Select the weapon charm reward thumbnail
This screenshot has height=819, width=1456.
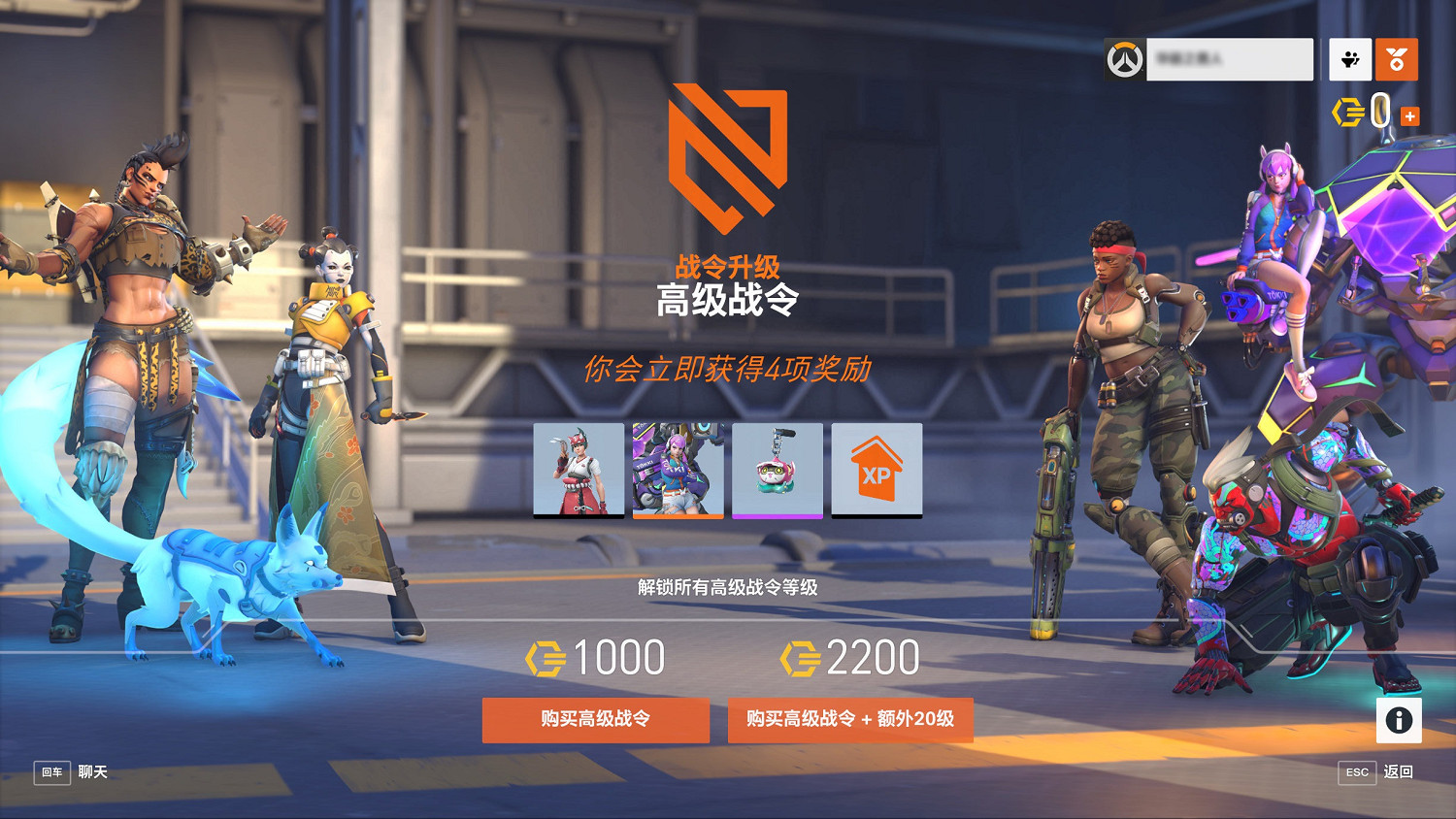(777, 470)
